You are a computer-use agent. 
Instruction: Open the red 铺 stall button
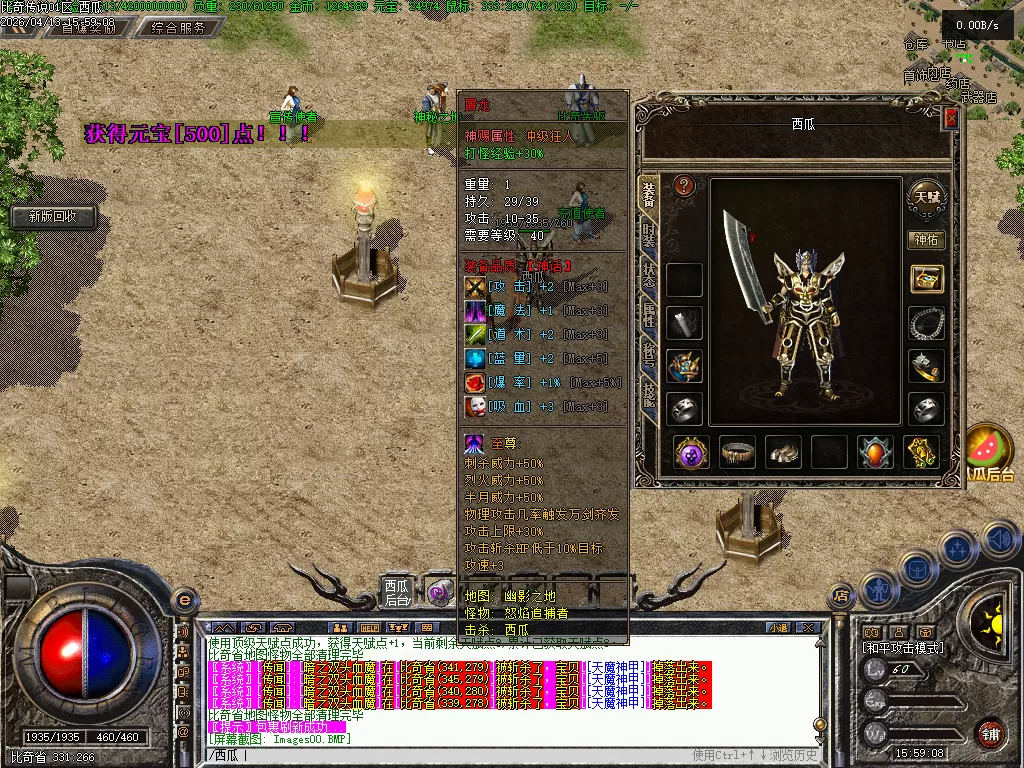pyautogui.click(x=990, y=733)
